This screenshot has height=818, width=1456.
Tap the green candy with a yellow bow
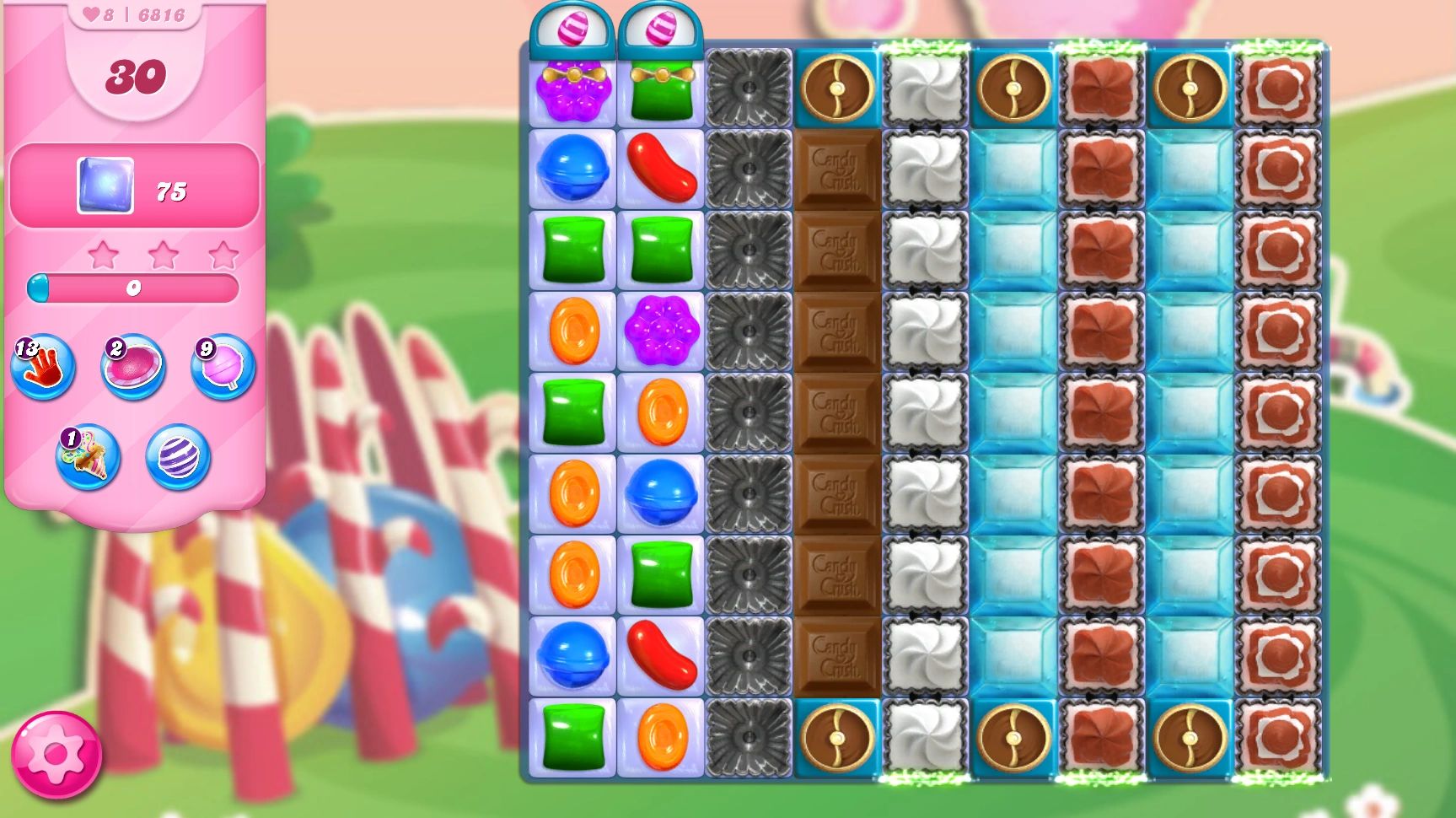662,90
